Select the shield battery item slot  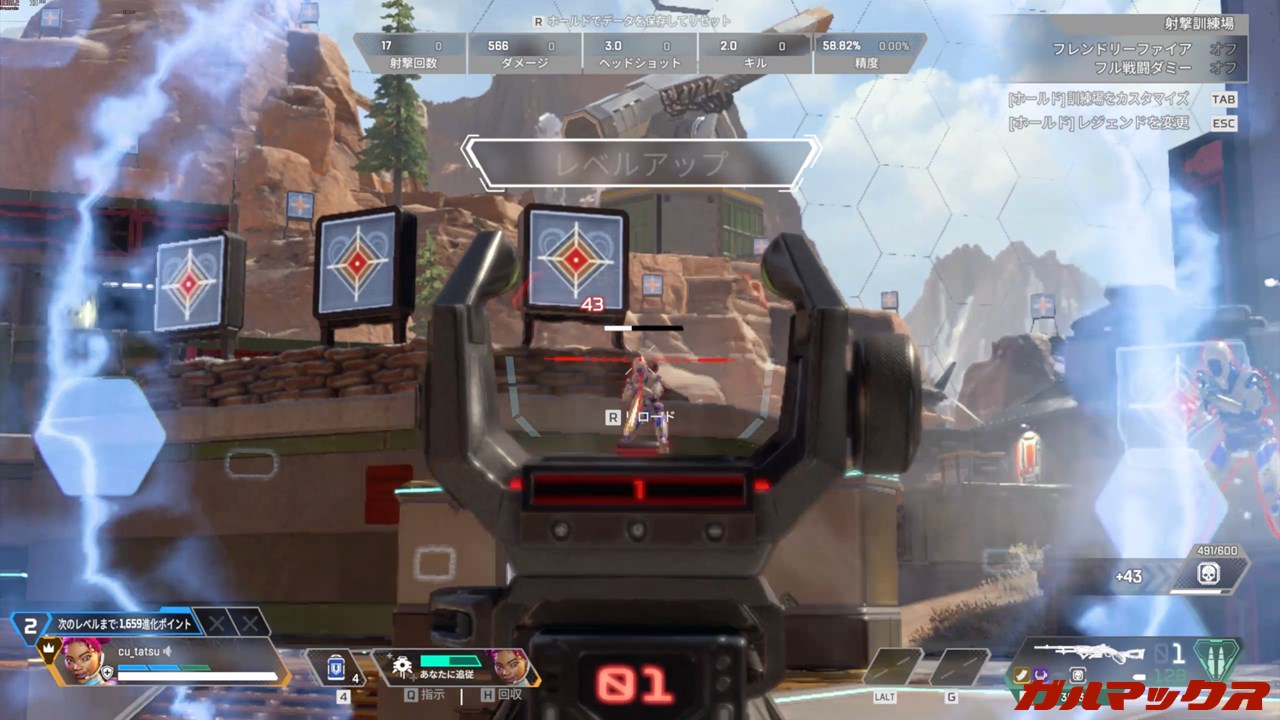(336, 667)
